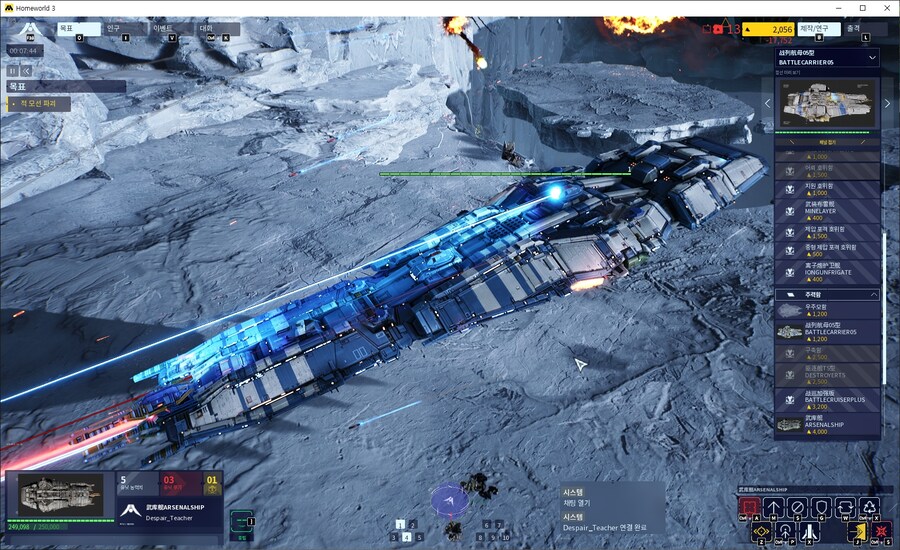The height and width of the screenshot is (550, 900).
Task: Switch to the 목표 objectives tab
Action: pyautogui.click(x=76, y=29)
